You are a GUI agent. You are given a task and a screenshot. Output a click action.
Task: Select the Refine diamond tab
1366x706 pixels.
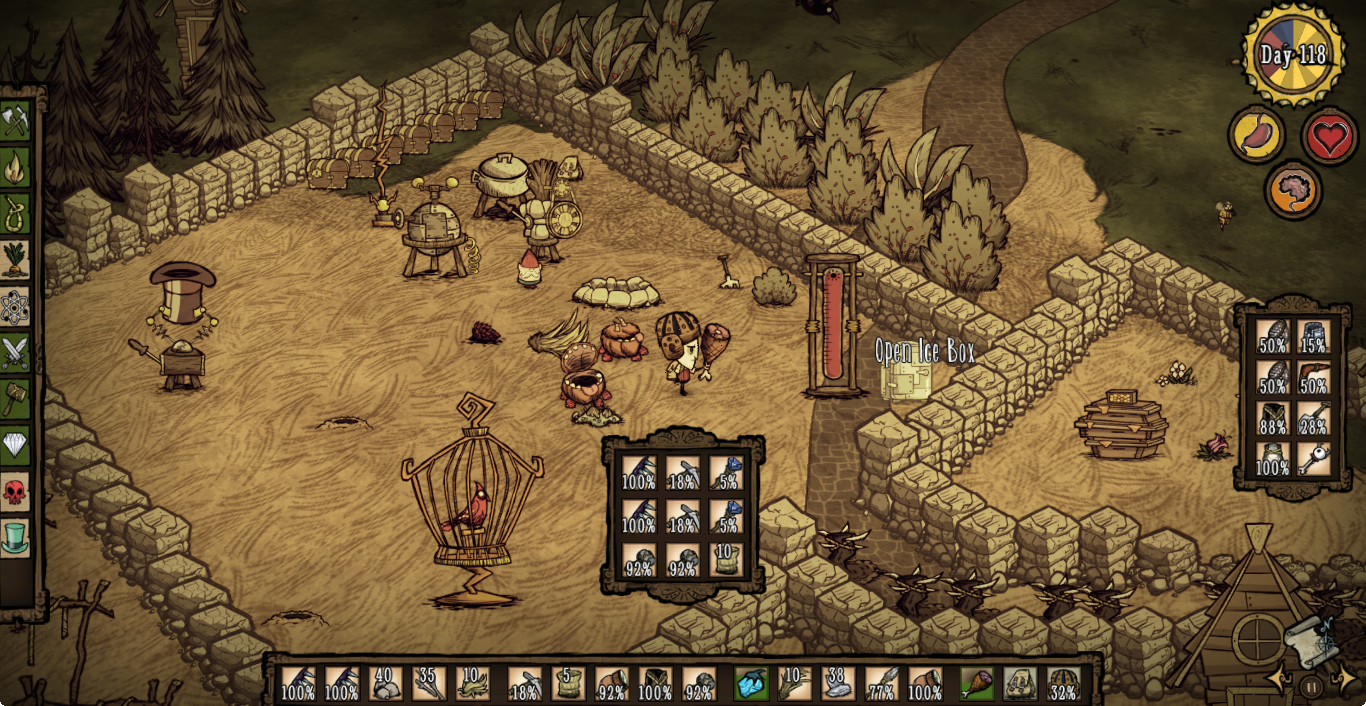click(x=15, y=444)
